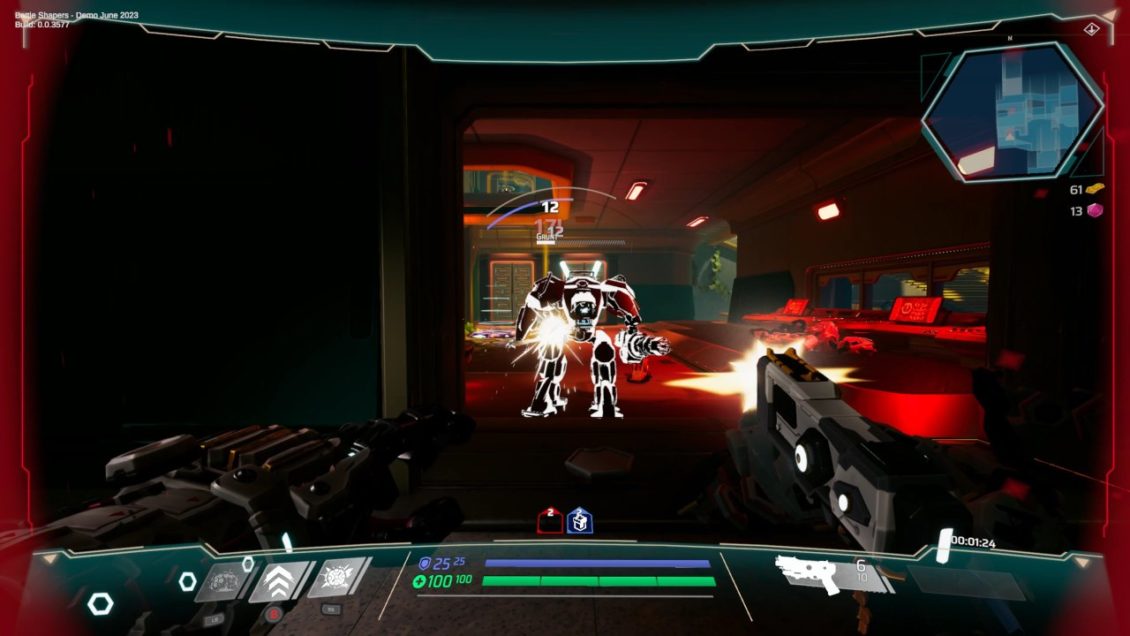Activate the explosion burst ability icon

tap(337, 578)
